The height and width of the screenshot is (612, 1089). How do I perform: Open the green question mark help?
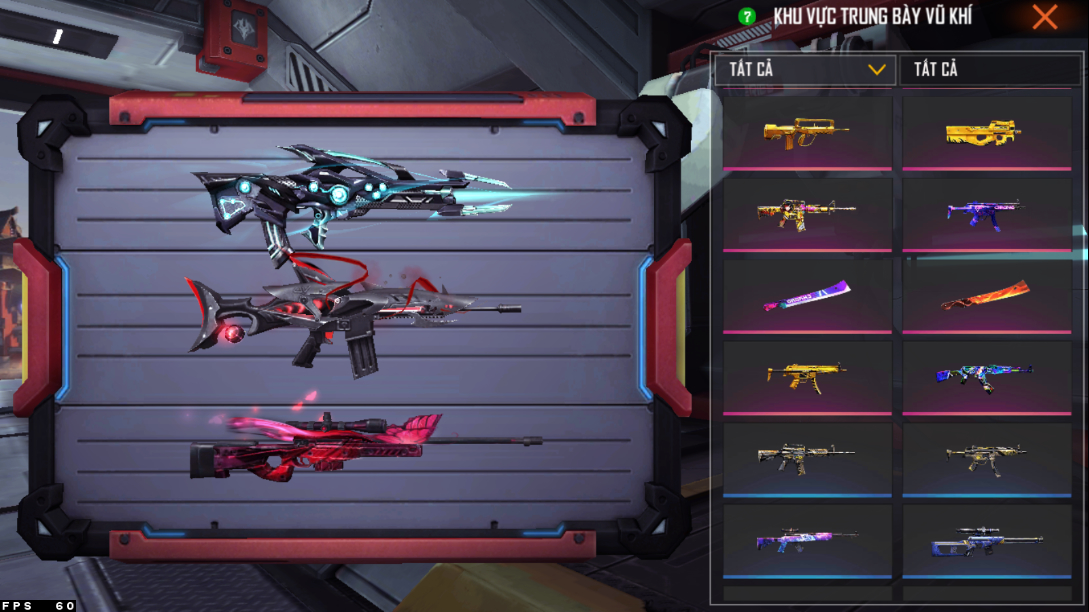pyautogui.click(x=746, y=17)
